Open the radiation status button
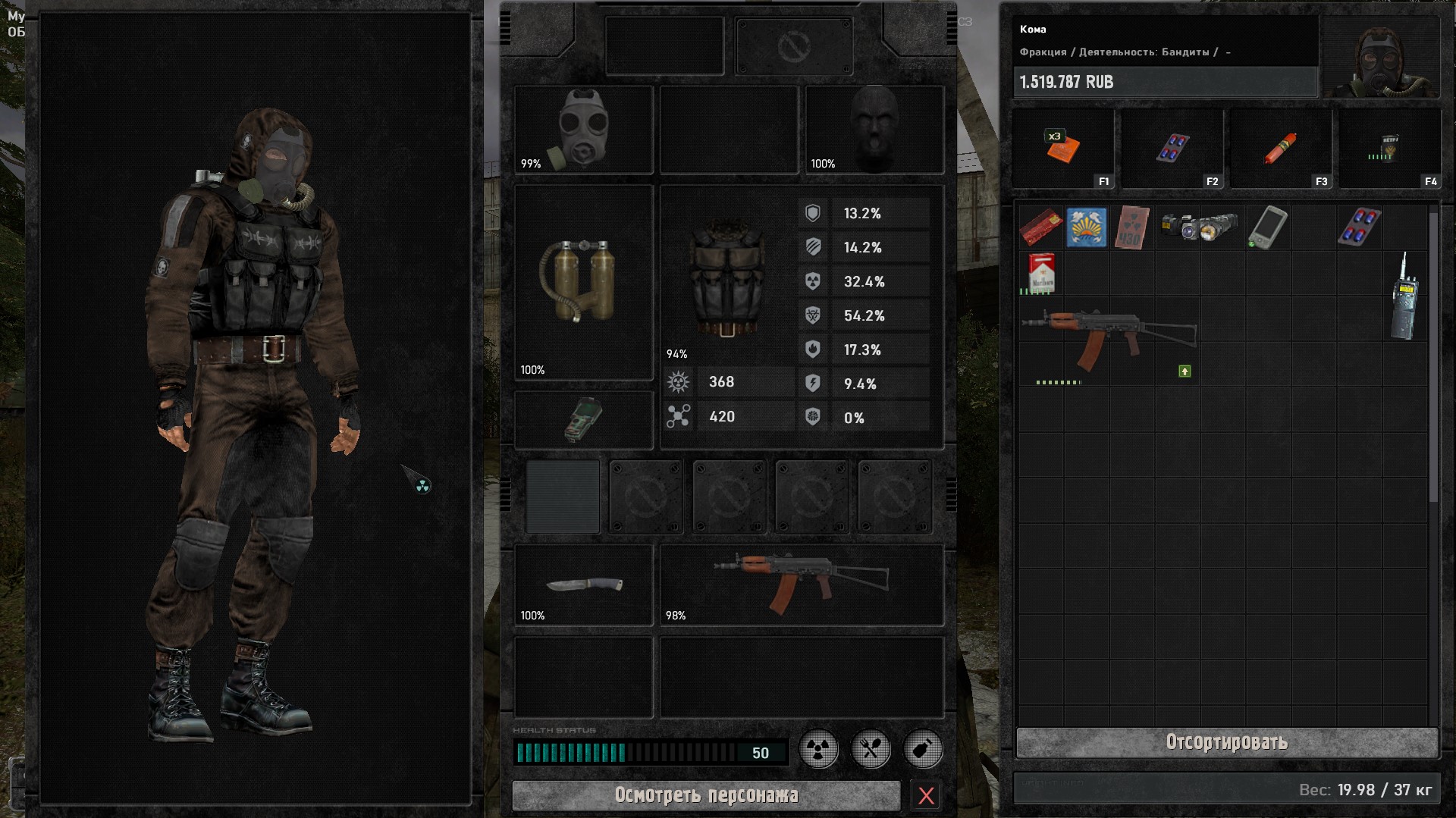This screenshot has height=818, width=1456. 819,750
